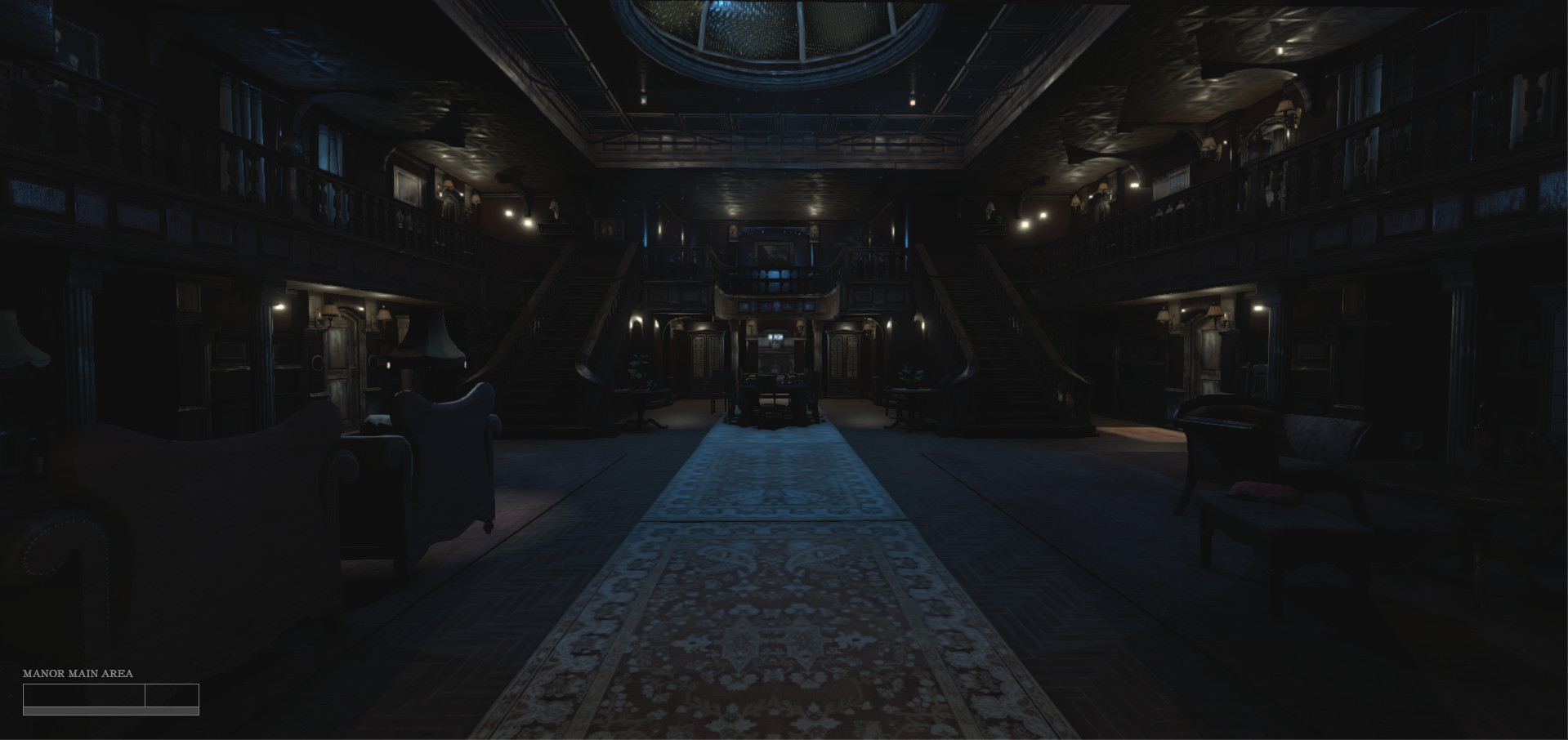Select the left input slot of the HUD box
The width and height of the screenshot is (1568, 740).
(x=84, y=697)
